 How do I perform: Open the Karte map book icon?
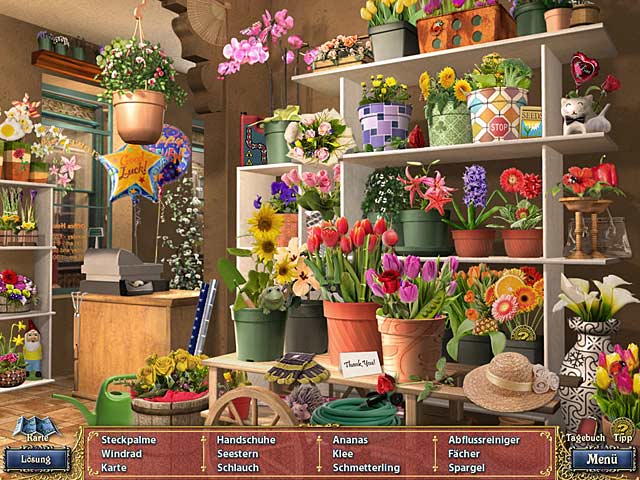coord(36,429)
